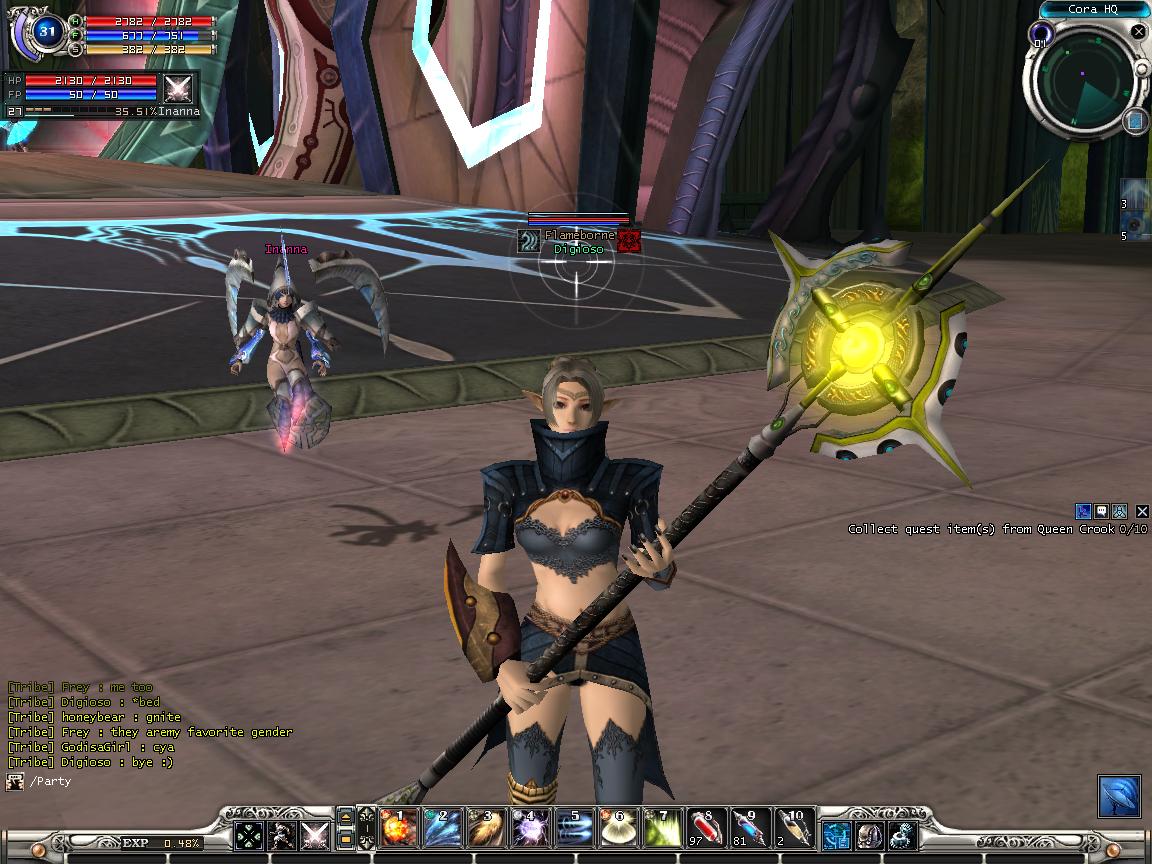Open the blue circuit icon on the hotbar
The height and width of the screenshot is (864, 1152).
click(837, 834)
